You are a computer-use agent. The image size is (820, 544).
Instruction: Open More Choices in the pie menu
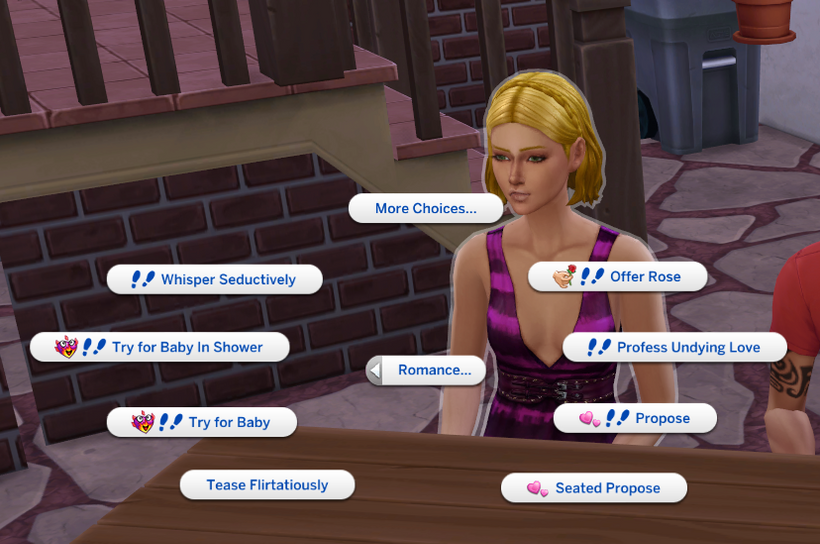(425, 209)
